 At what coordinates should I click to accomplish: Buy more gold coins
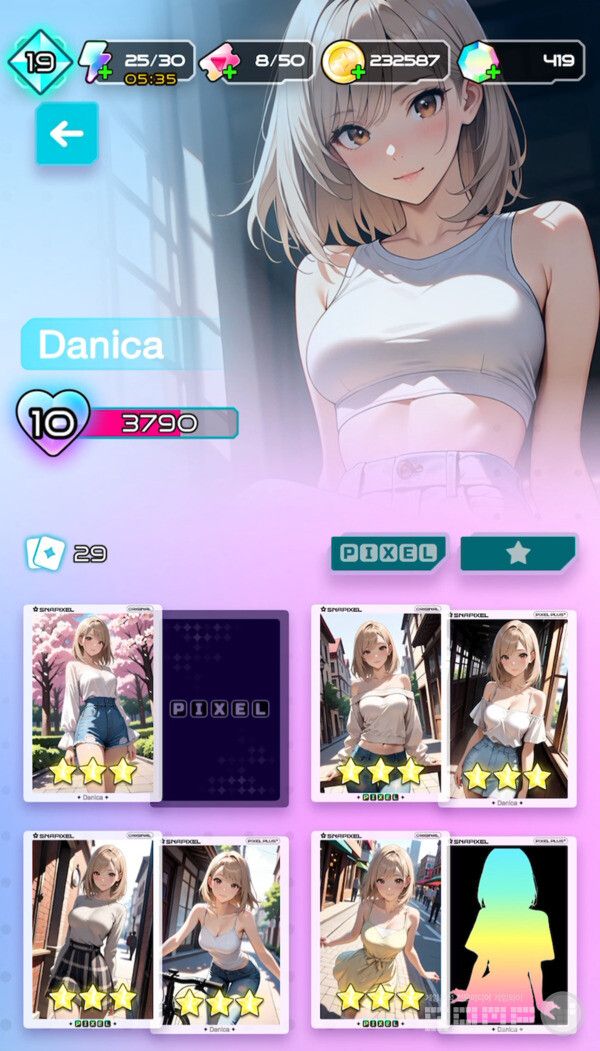[x=341, y=62]
